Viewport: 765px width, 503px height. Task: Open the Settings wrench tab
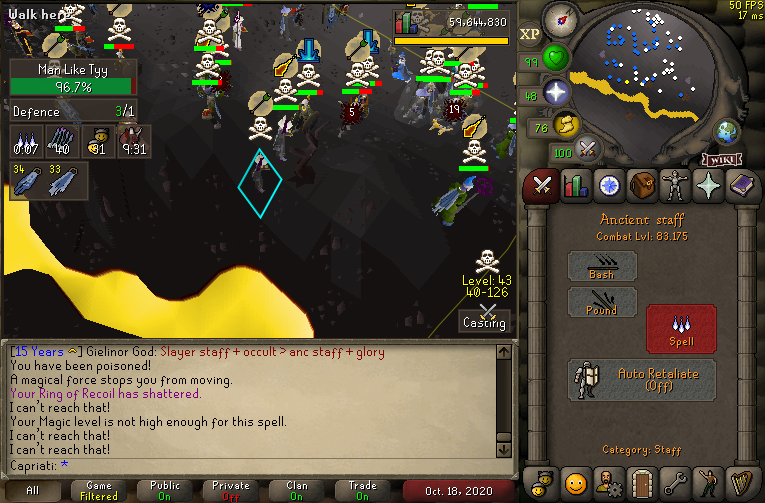674,483
